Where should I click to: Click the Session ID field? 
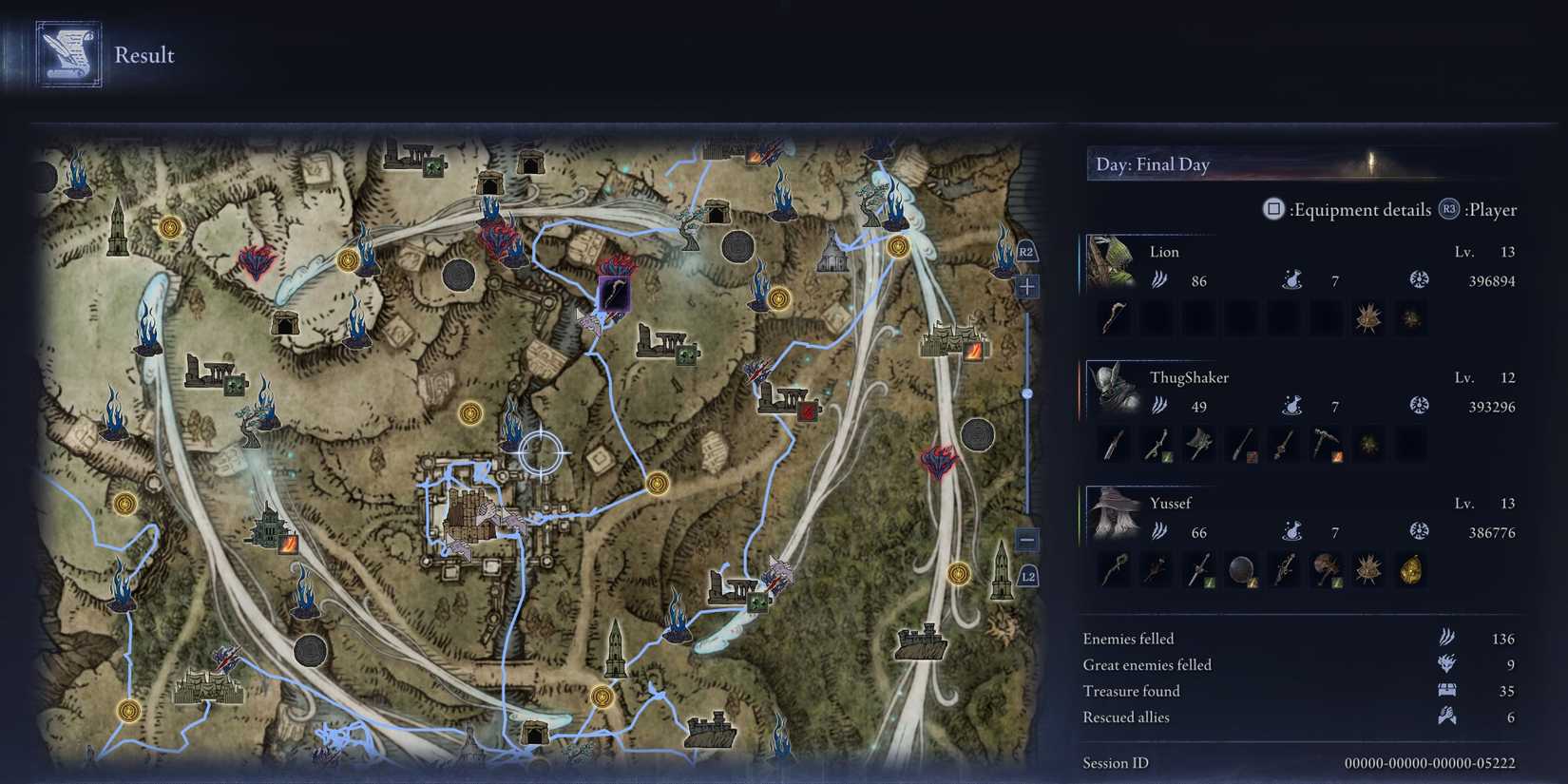pos(1115,763)
